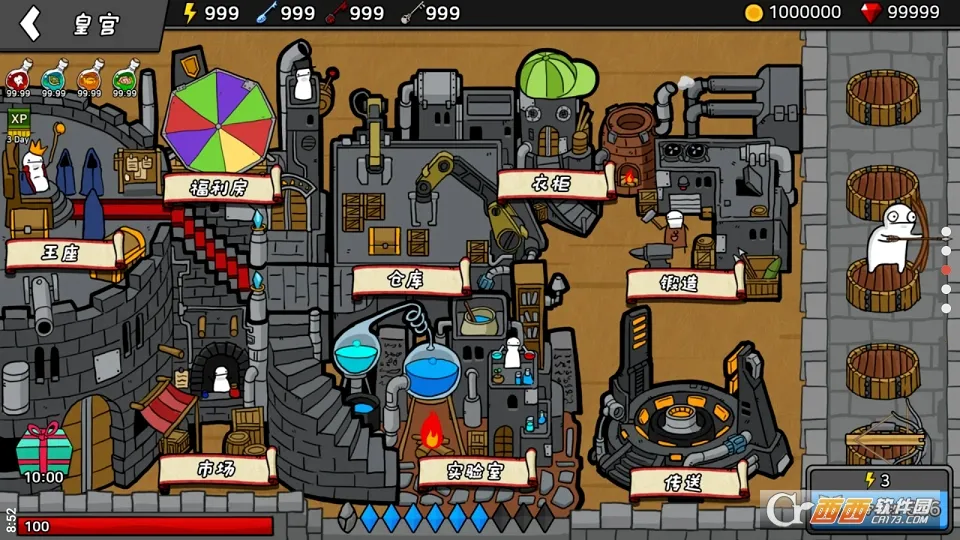
Task: Go back using the arrow beside 皇宫
Action: tap(31, 23)
